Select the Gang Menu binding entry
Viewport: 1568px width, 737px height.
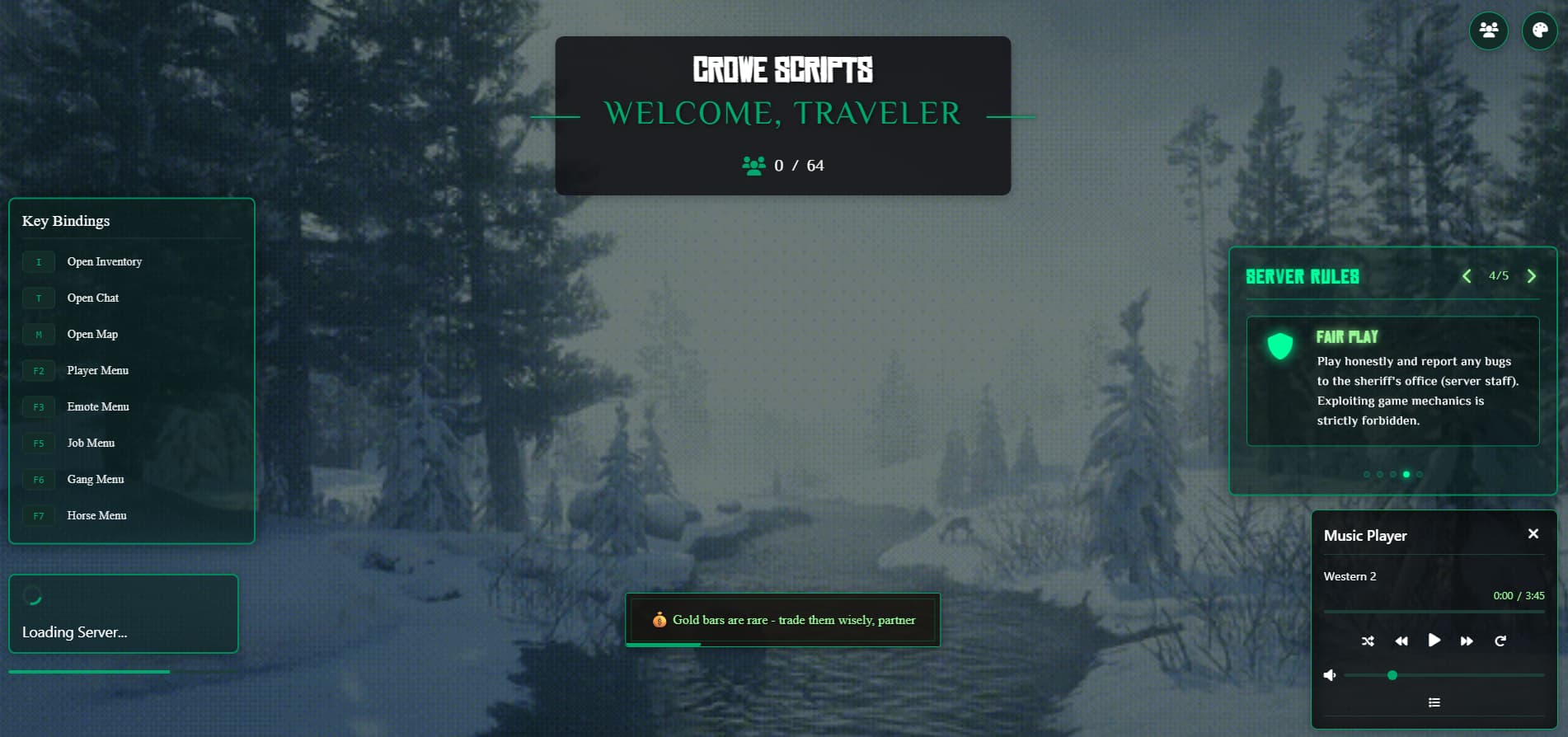(x=95, y=479)
